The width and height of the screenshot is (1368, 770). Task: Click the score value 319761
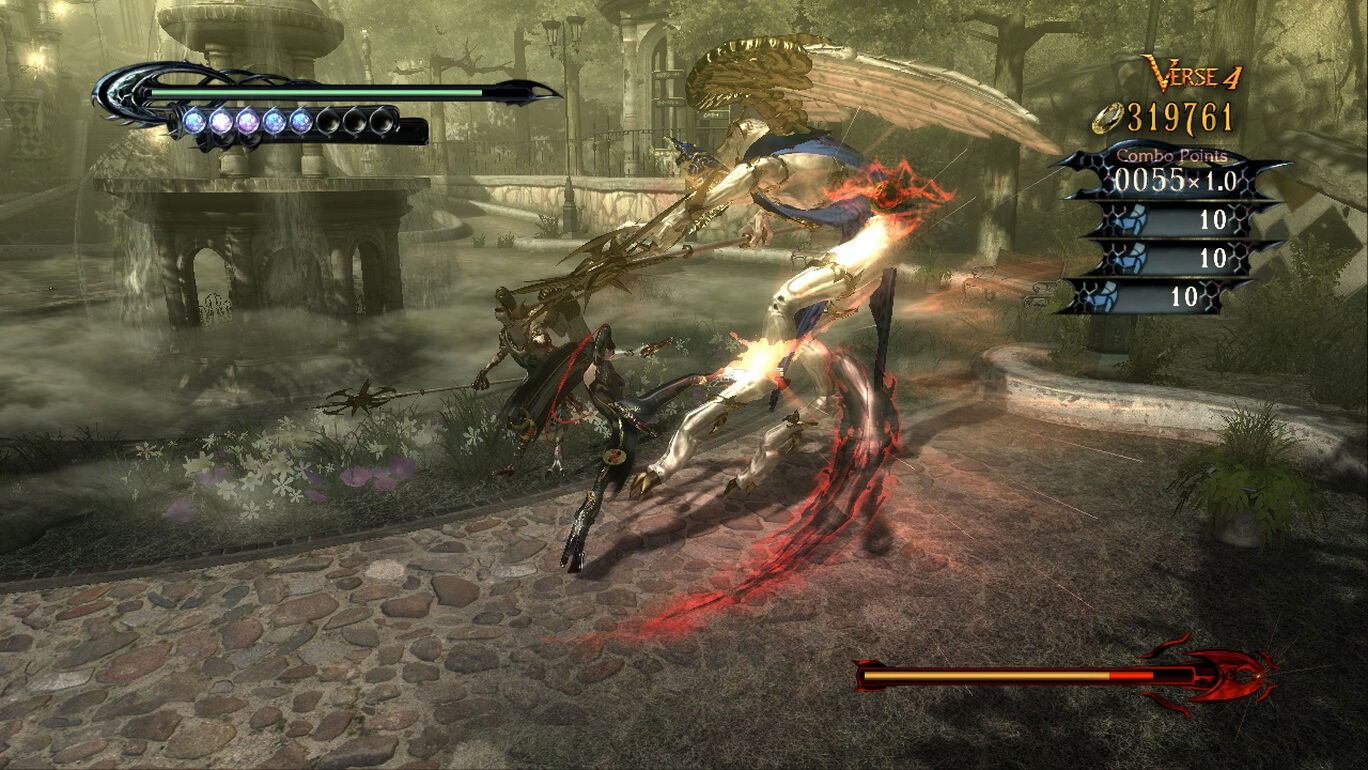click(1180, 117)
